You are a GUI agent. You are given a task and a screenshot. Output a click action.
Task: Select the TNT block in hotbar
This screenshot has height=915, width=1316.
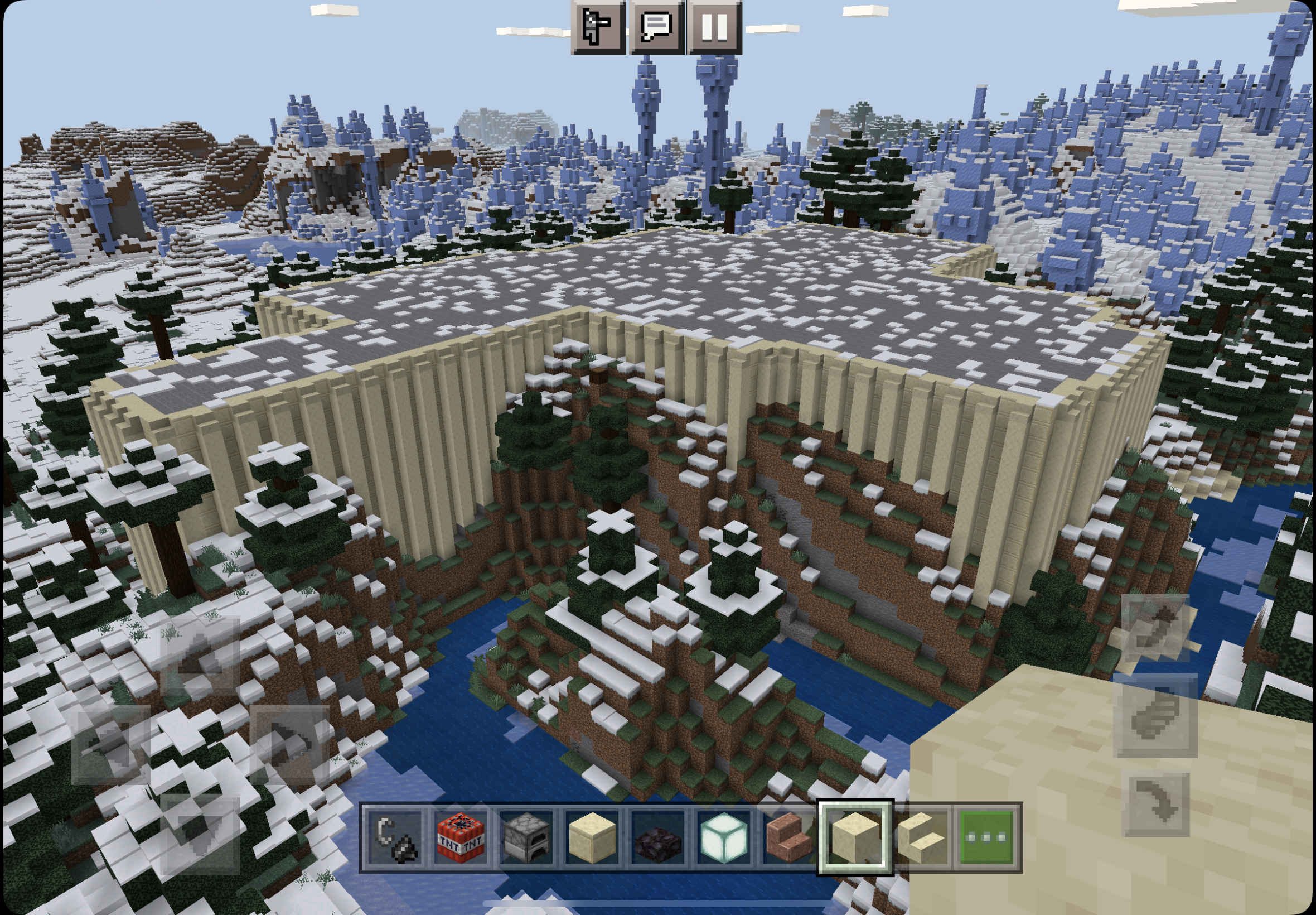(461, 837)
